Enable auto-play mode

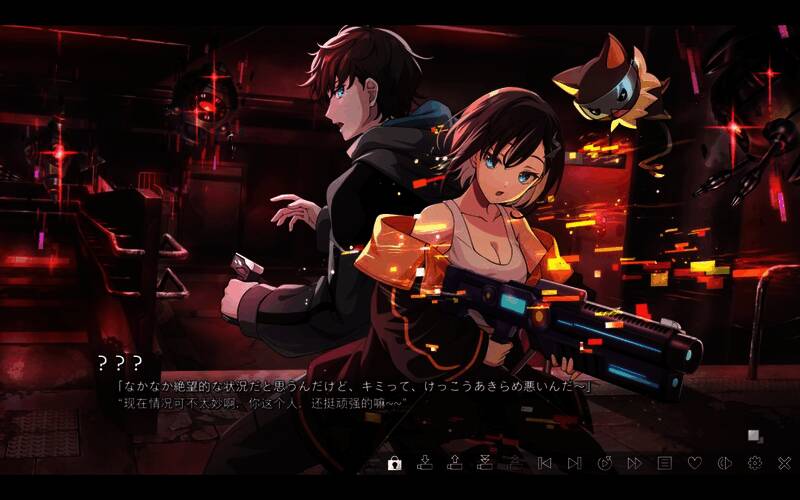(605, 463)
